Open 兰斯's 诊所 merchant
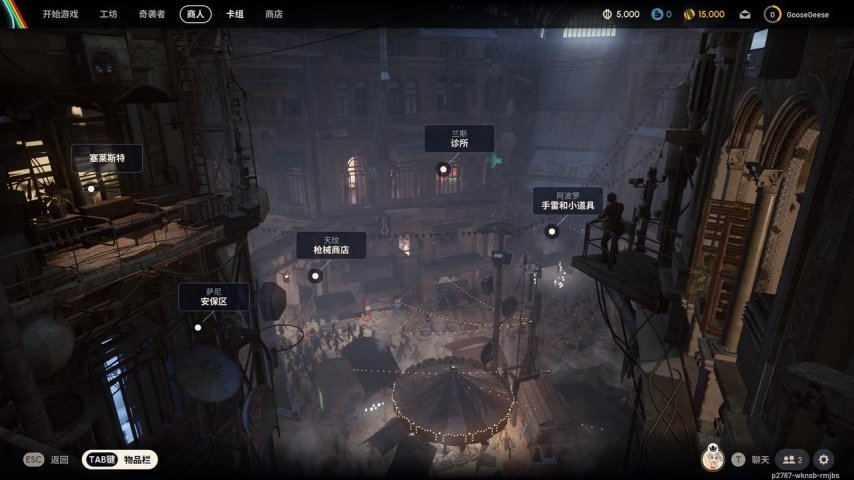The height and width of the screenshot is (480, 854). click(x=459, y=139)
